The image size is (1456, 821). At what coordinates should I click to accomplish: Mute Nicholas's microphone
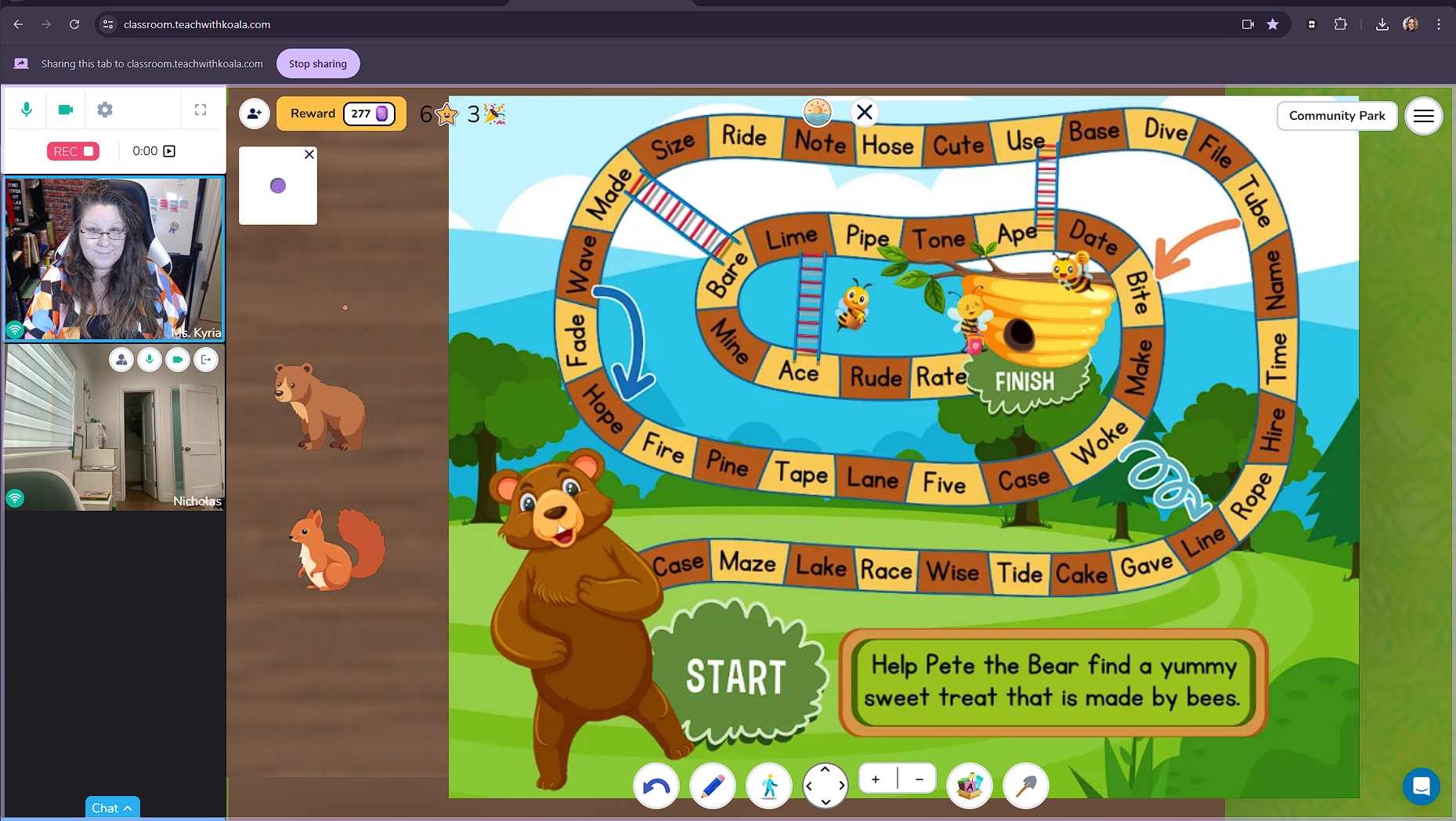click(x=149, y=360)
